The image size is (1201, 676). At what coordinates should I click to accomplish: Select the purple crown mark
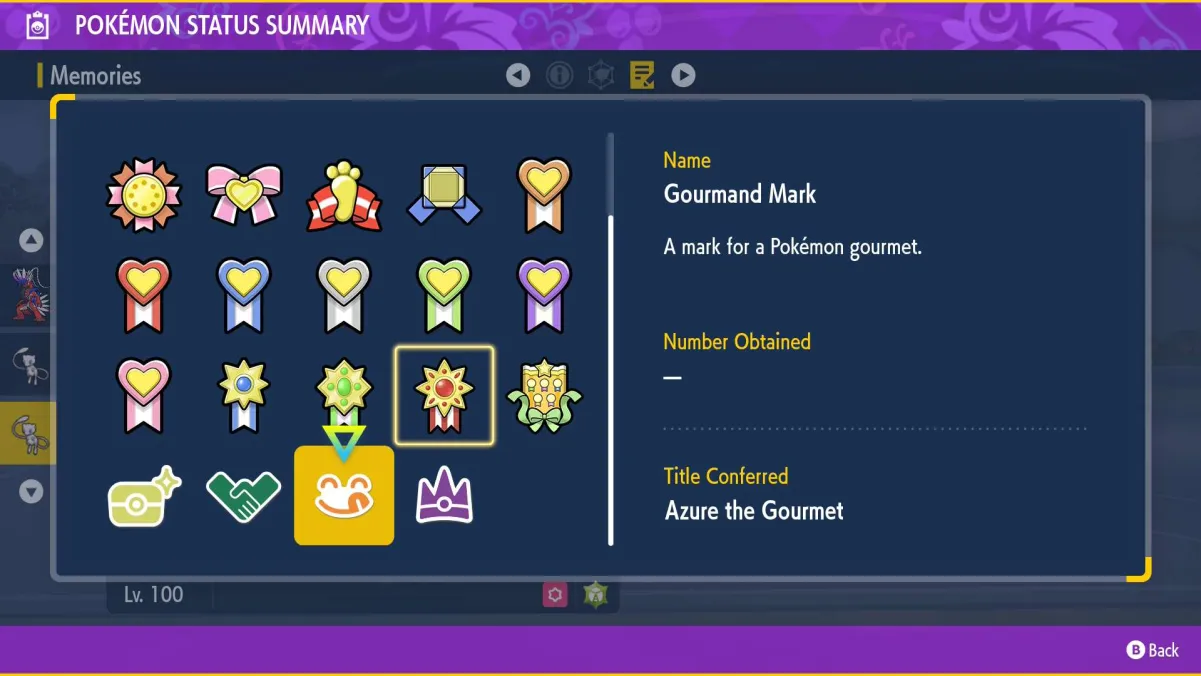click(x=444, y=495)
